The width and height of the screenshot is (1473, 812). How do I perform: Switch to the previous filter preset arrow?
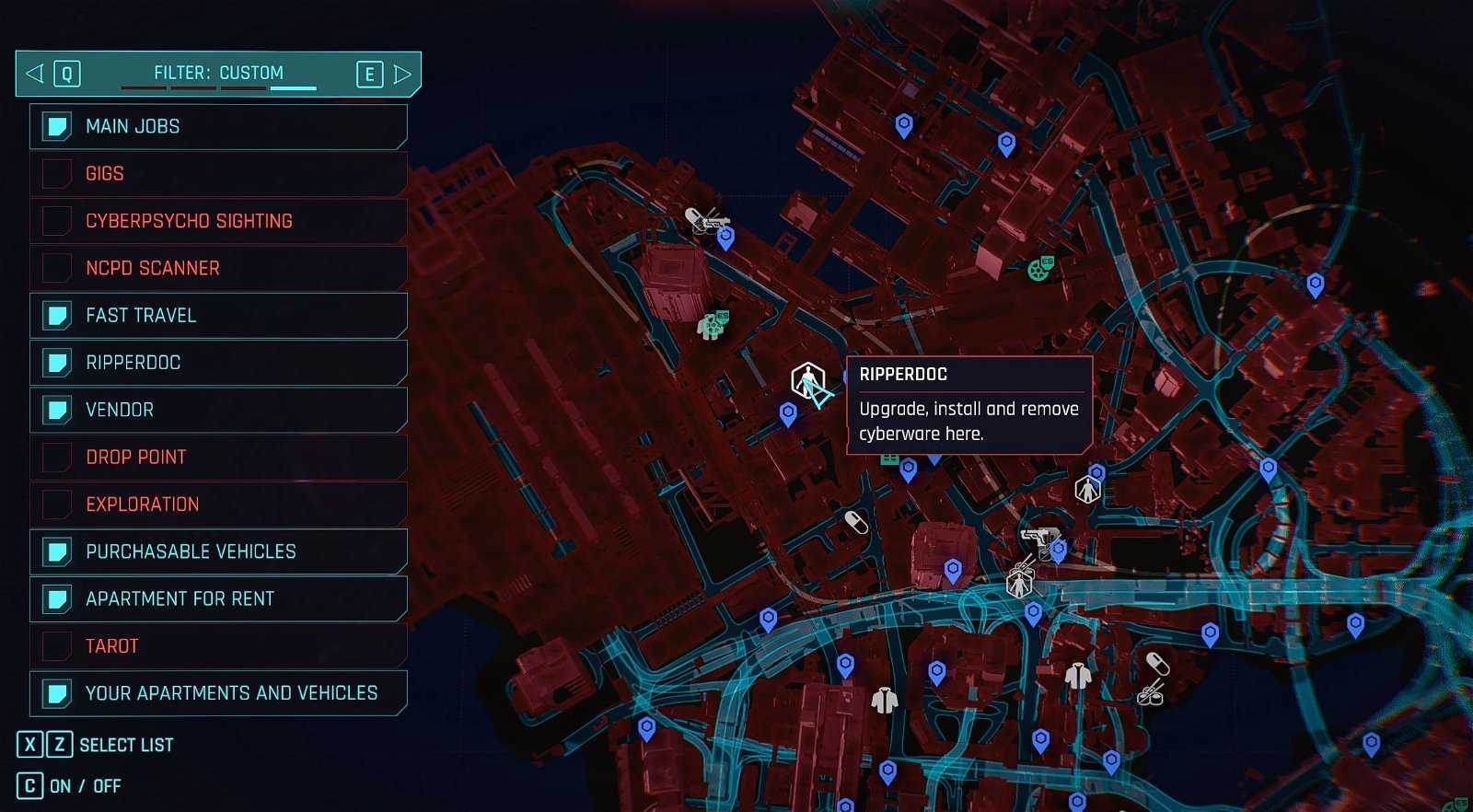tap(35, 74)
